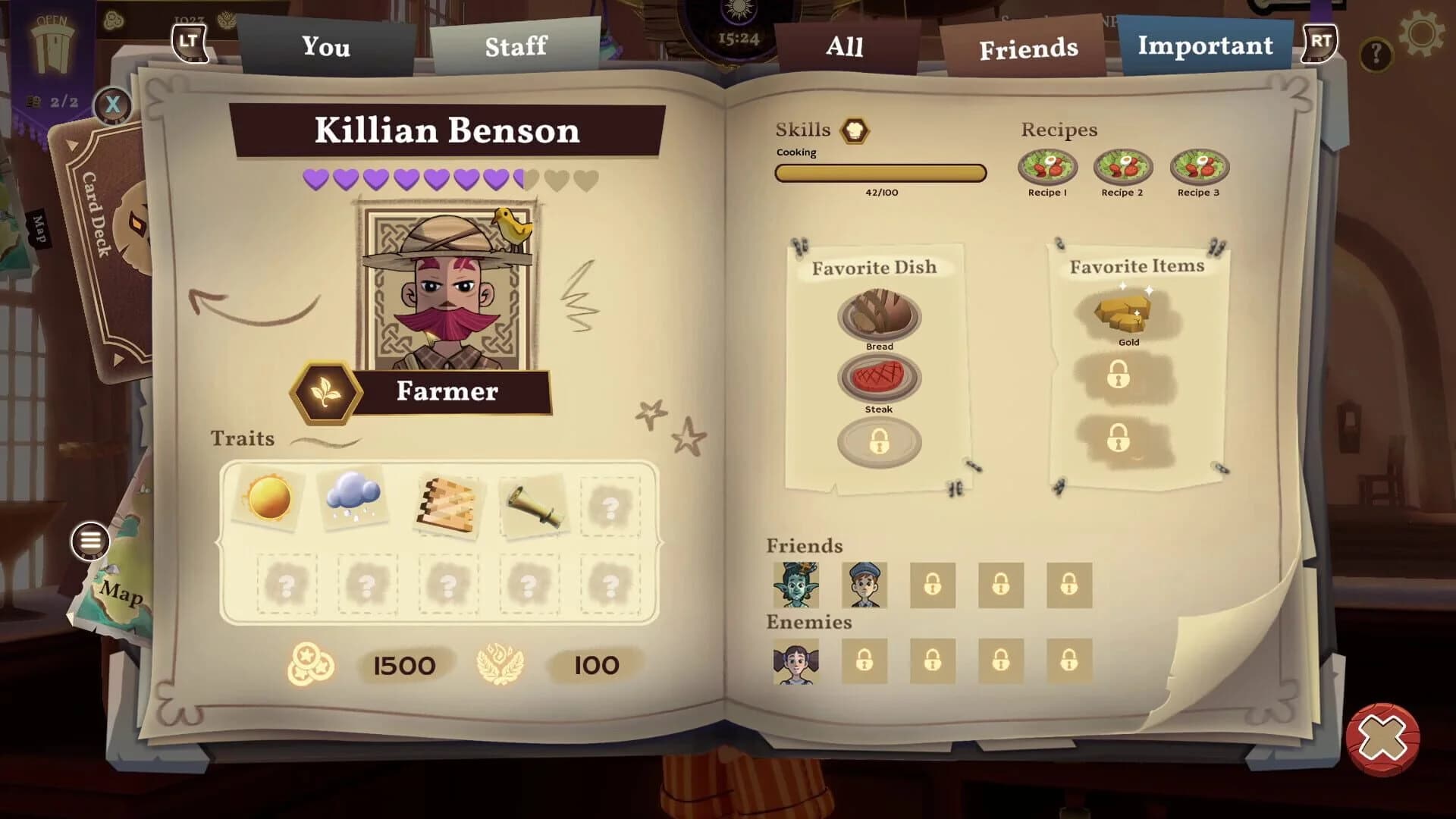Switch to the Staff tab
The width and height of the screenshot is (1456, 819).
pos(516,47)
